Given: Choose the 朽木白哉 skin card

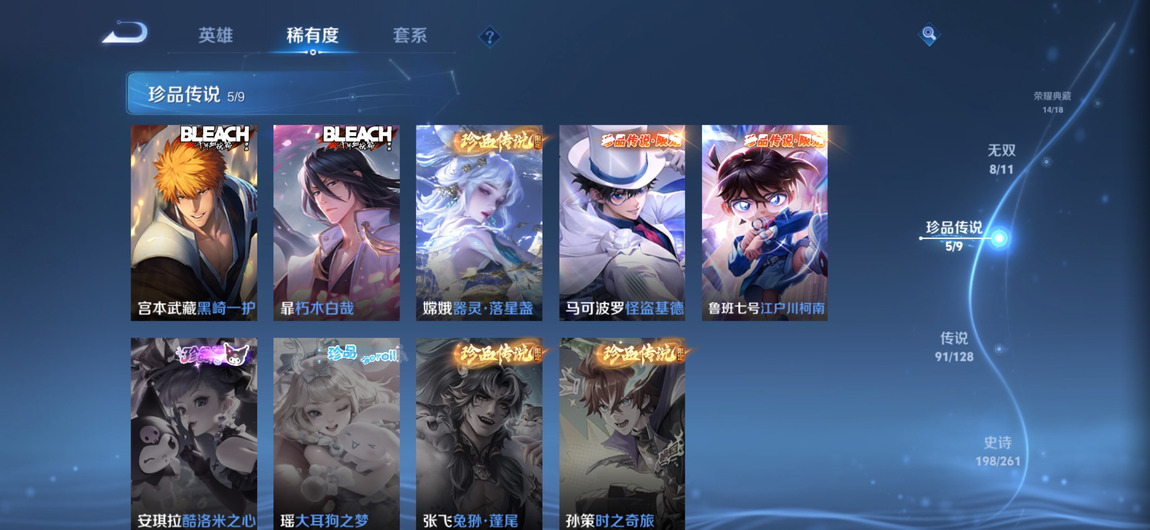Looking at the screenshot, I should click(336, 222).
